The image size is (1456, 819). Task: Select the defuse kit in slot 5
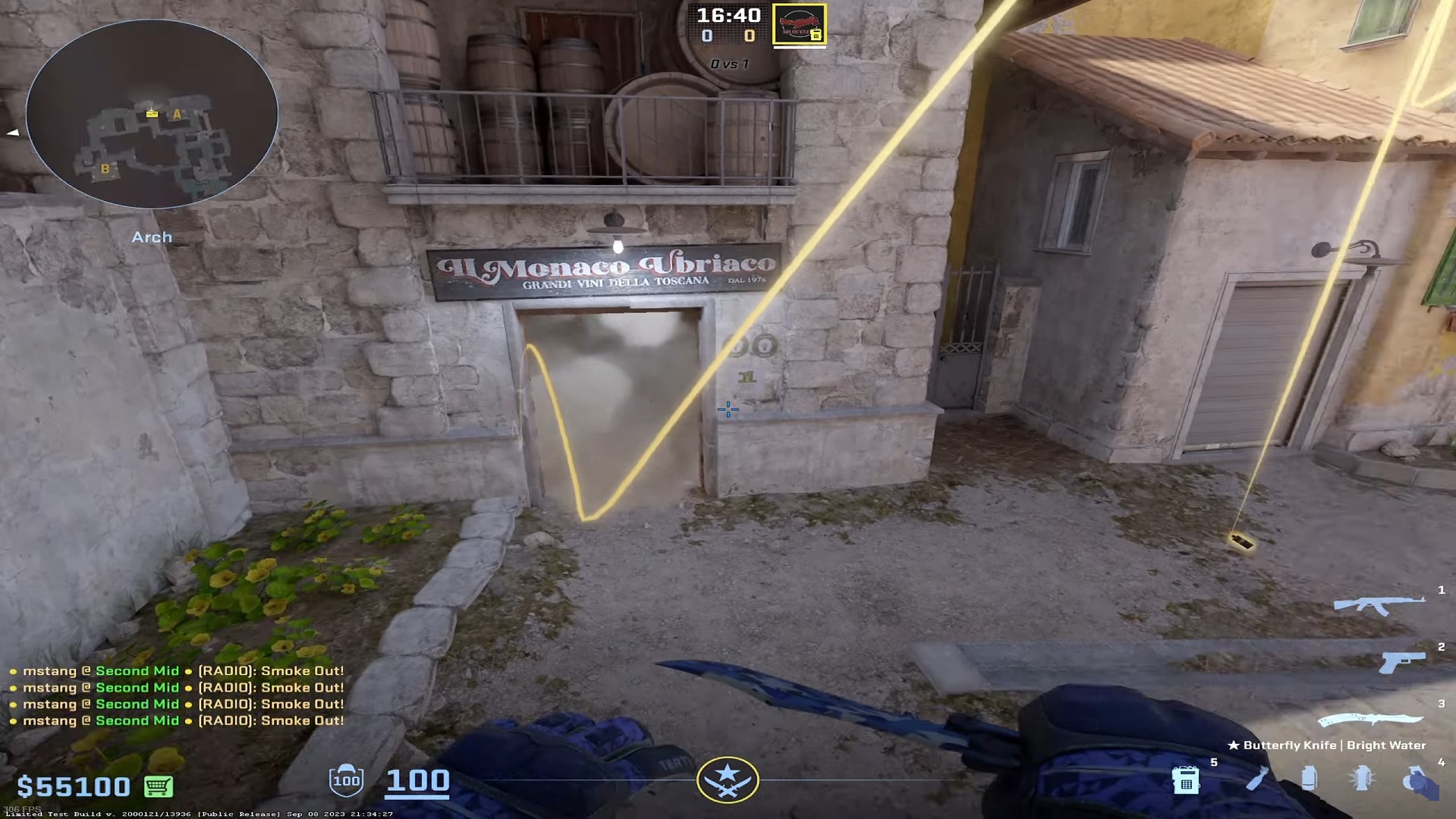[1185, 780]
